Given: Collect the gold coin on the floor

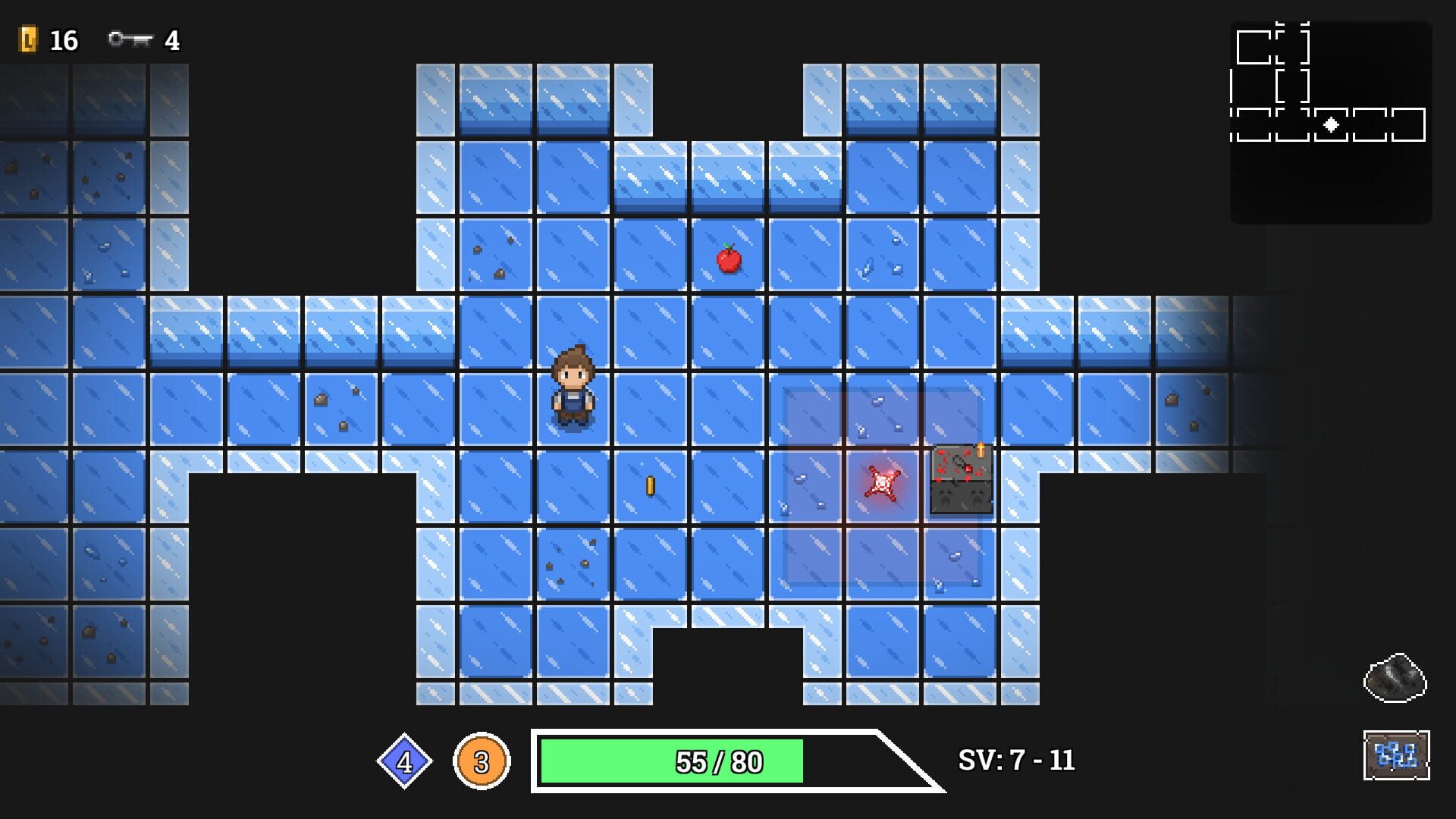Looking at the screenshot, I should click(649, 485).
